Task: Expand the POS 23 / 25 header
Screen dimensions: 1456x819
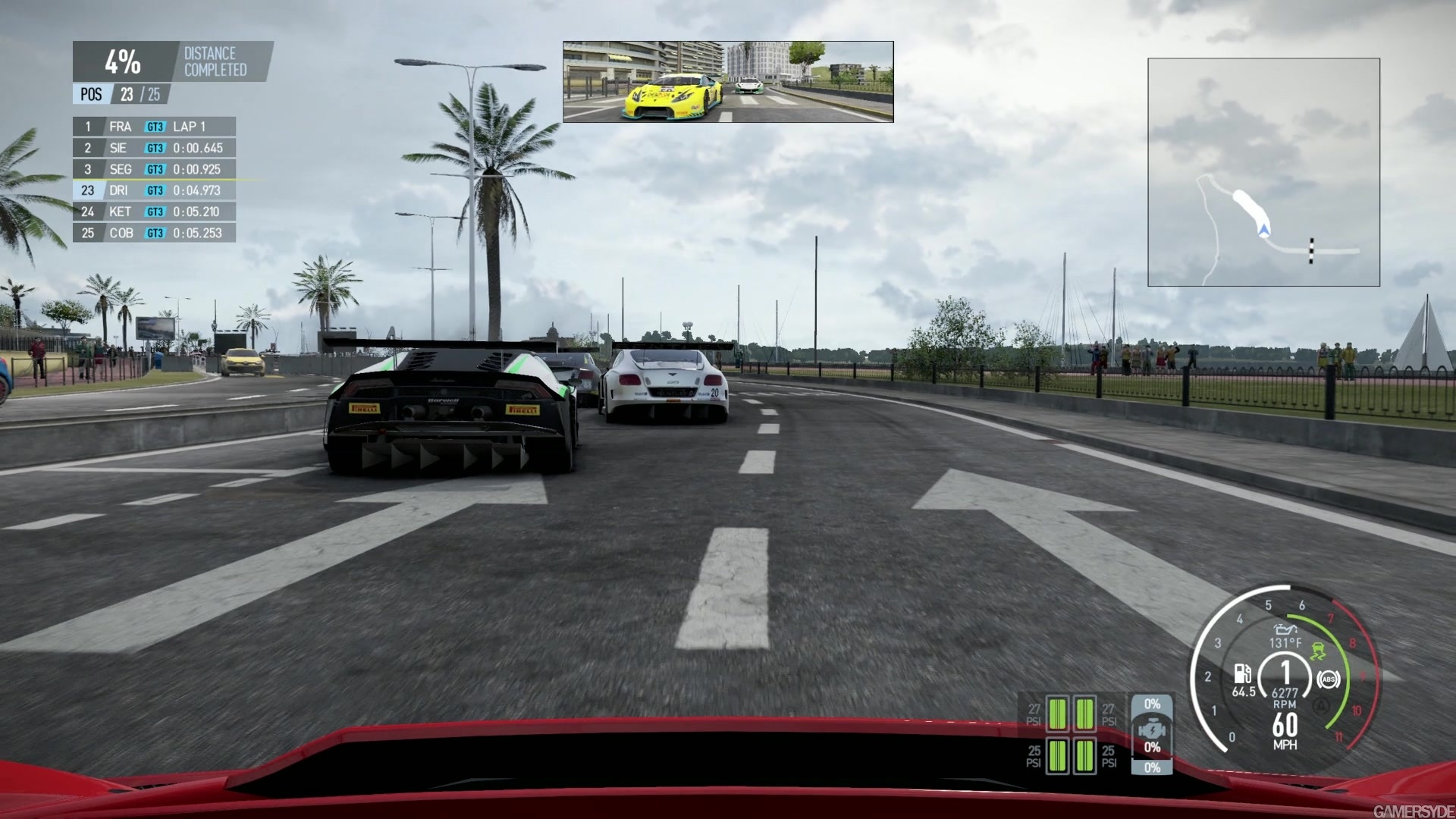Action: (x=118, y=94)
